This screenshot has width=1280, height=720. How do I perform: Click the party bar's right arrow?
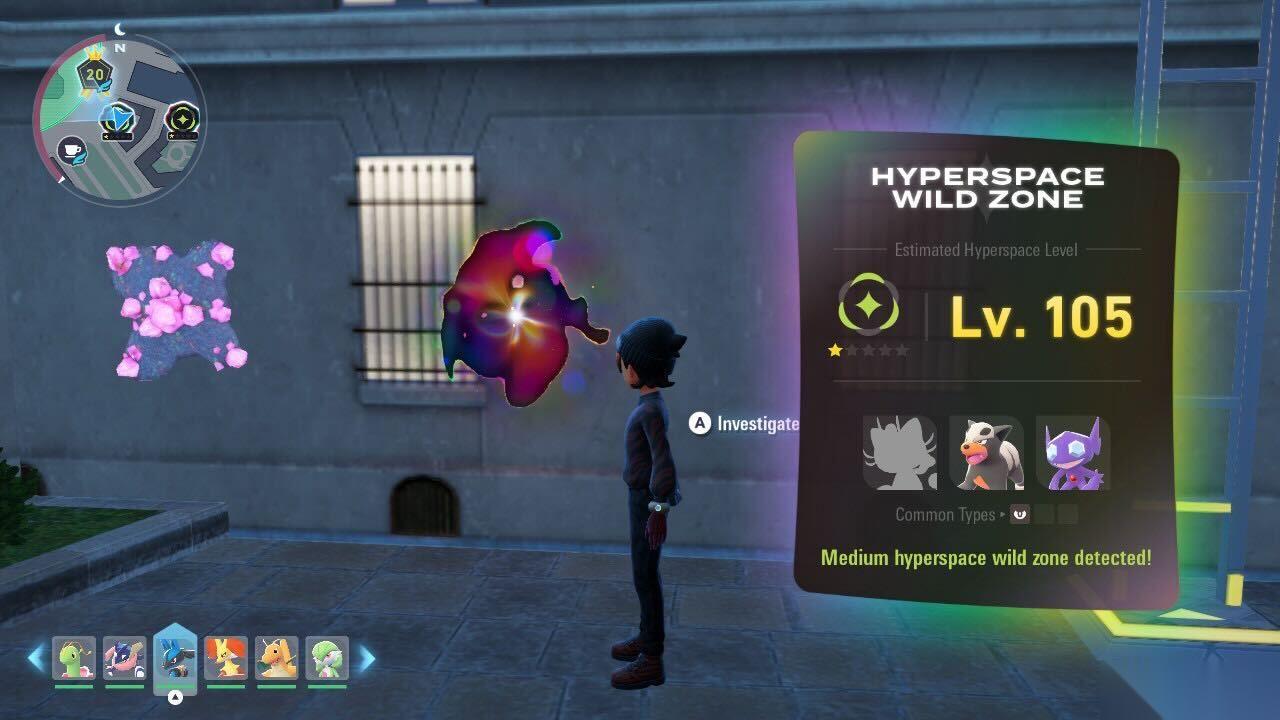coord(367,658)
